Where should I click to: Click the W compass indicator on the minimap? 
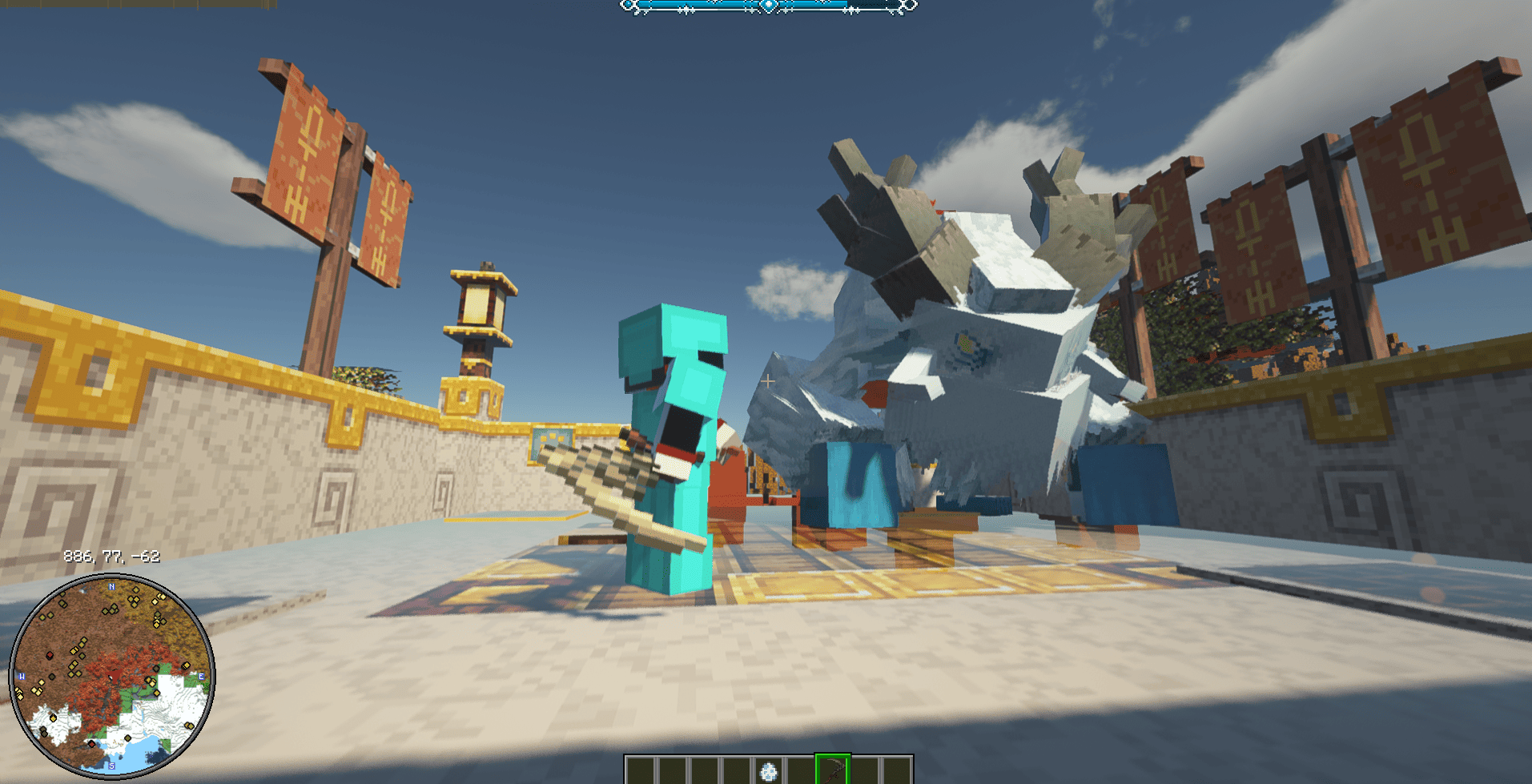22,676
